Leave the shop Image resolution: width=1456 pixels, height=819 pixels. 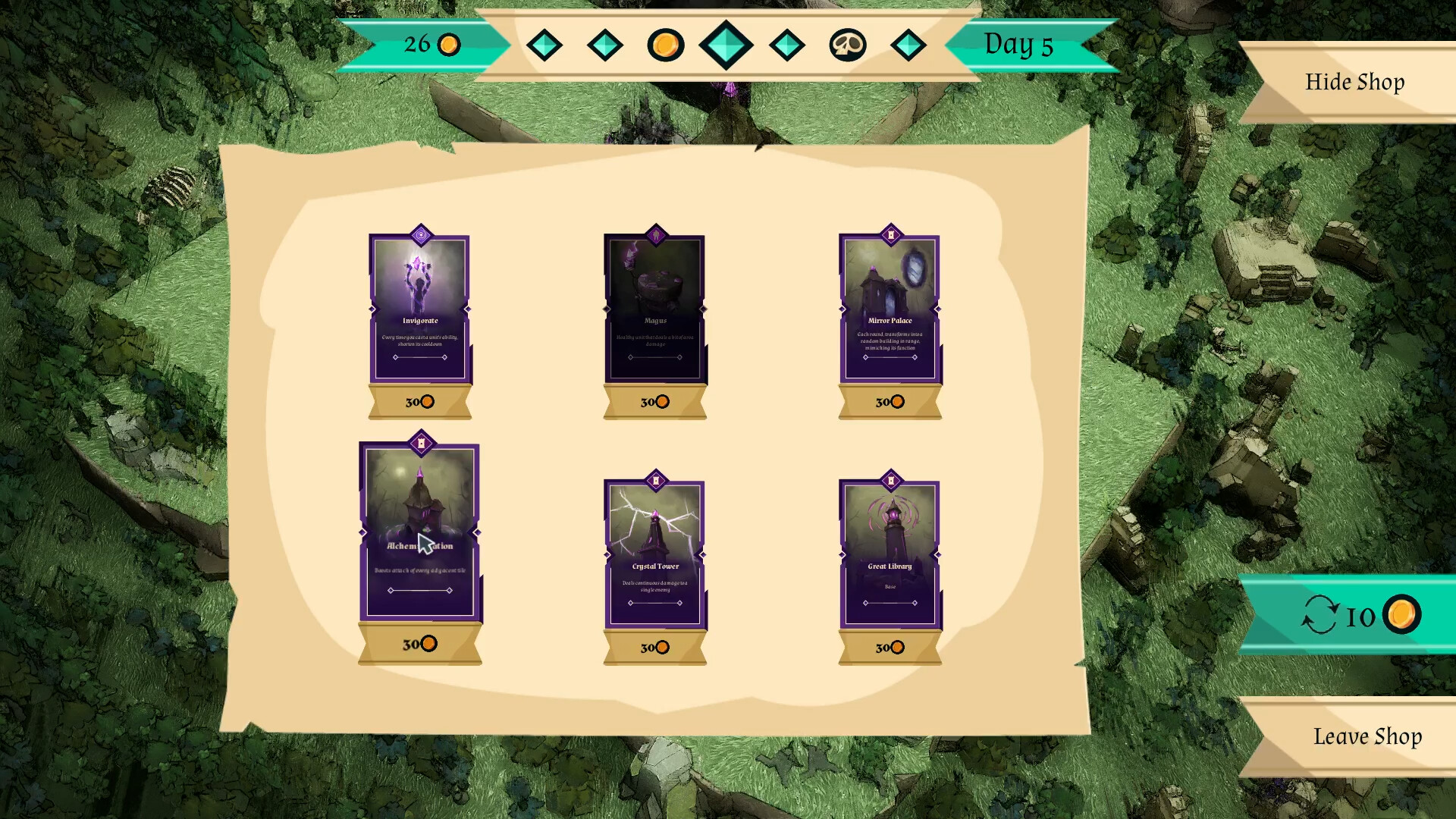point(1367,736)
